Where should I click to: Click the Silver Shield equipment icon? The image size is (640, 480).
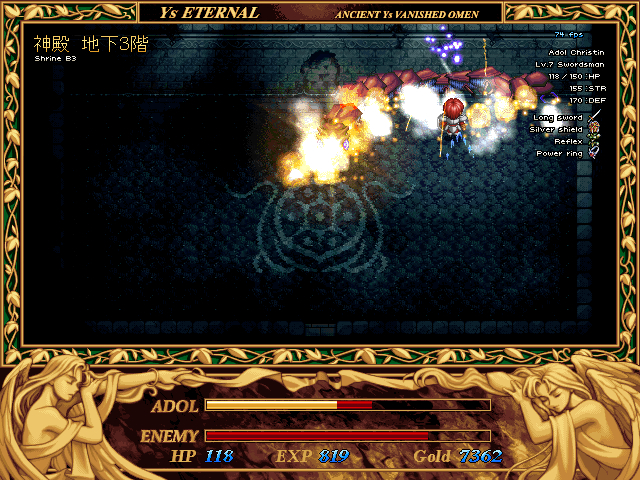coord(594,129)
